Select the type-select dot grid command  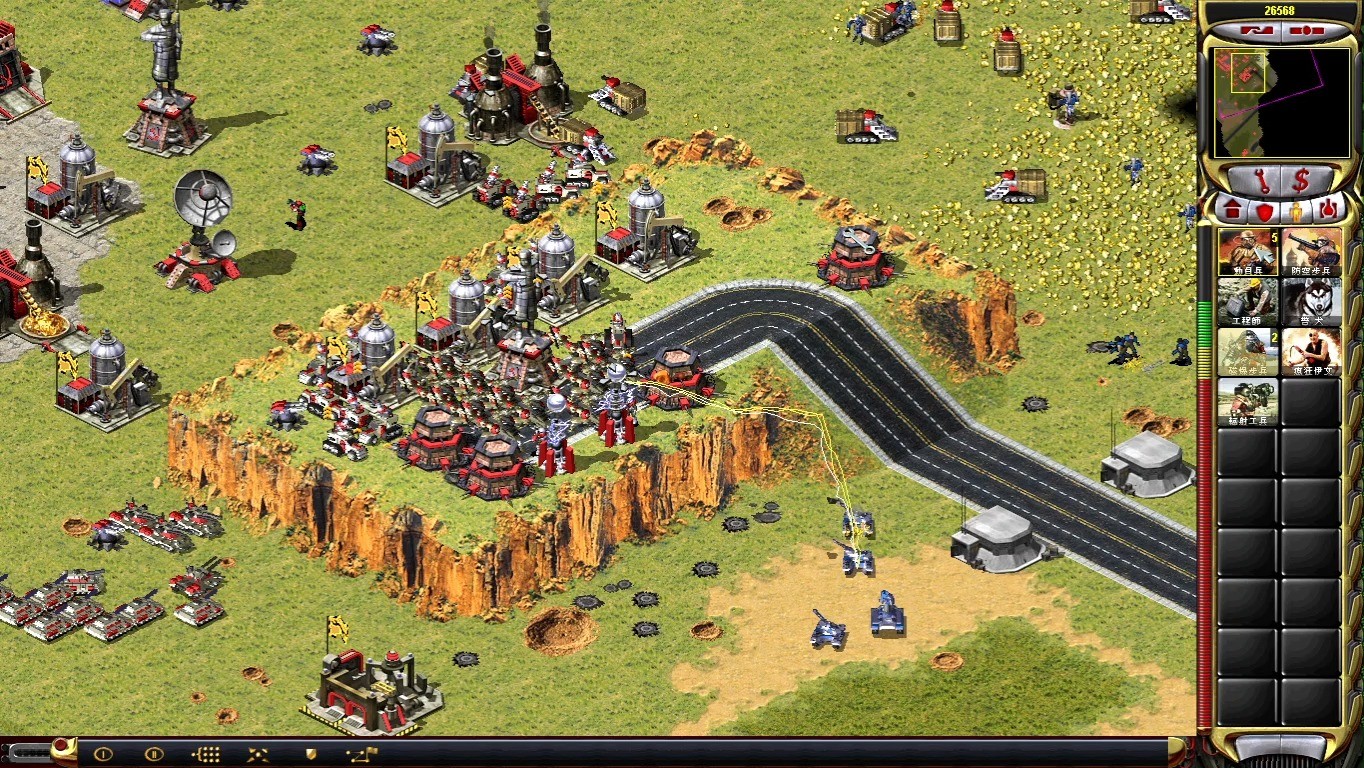coord(205,754)
